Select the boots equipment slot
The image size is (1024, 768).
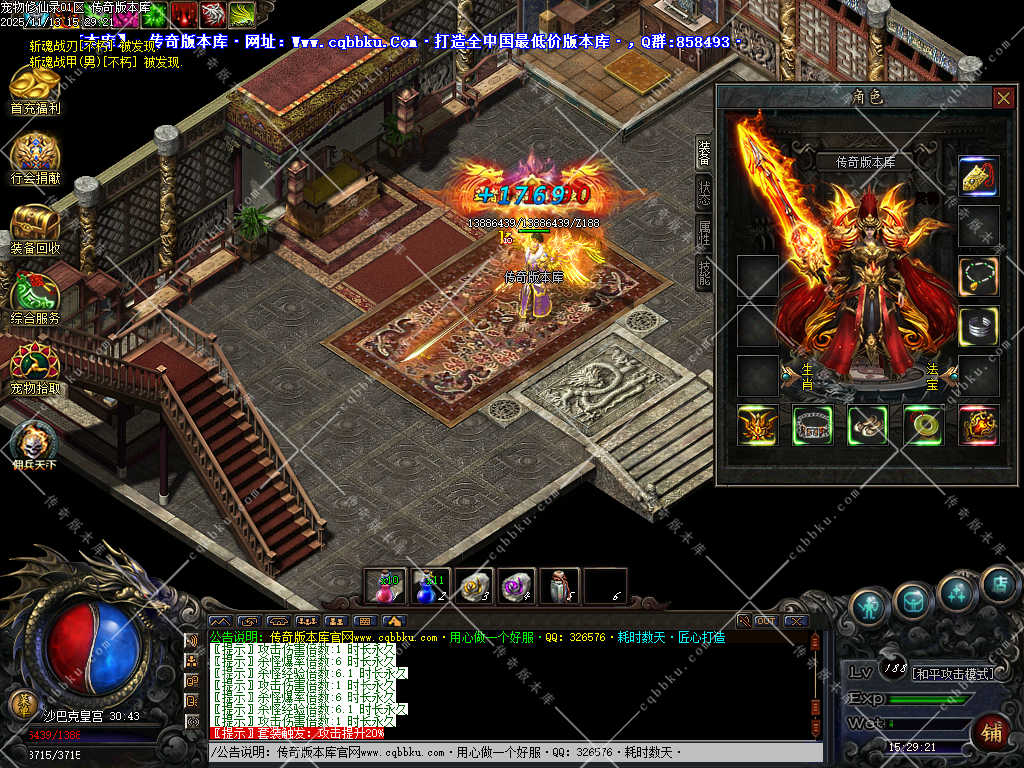pyautogui.click(x=867, y=425)
